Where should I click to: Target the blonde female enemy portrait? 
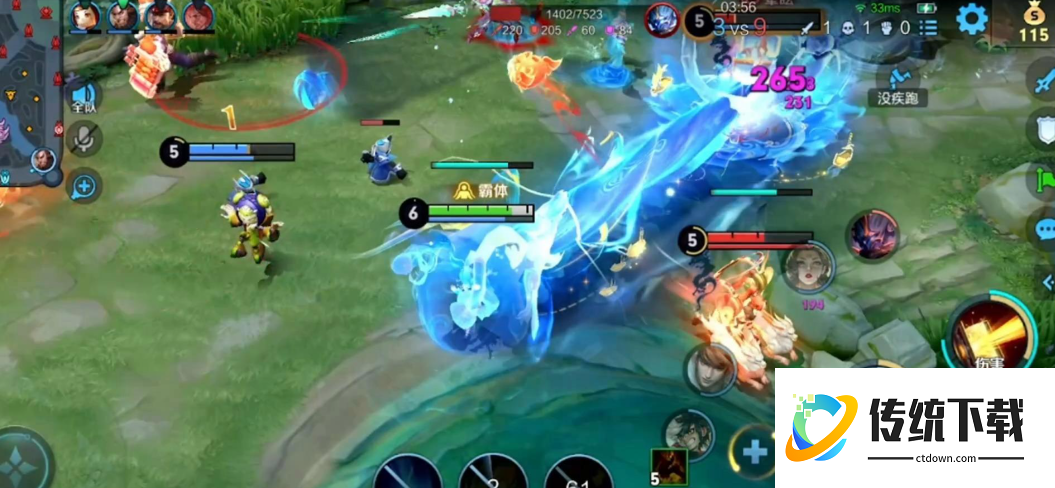click(808, 268)
